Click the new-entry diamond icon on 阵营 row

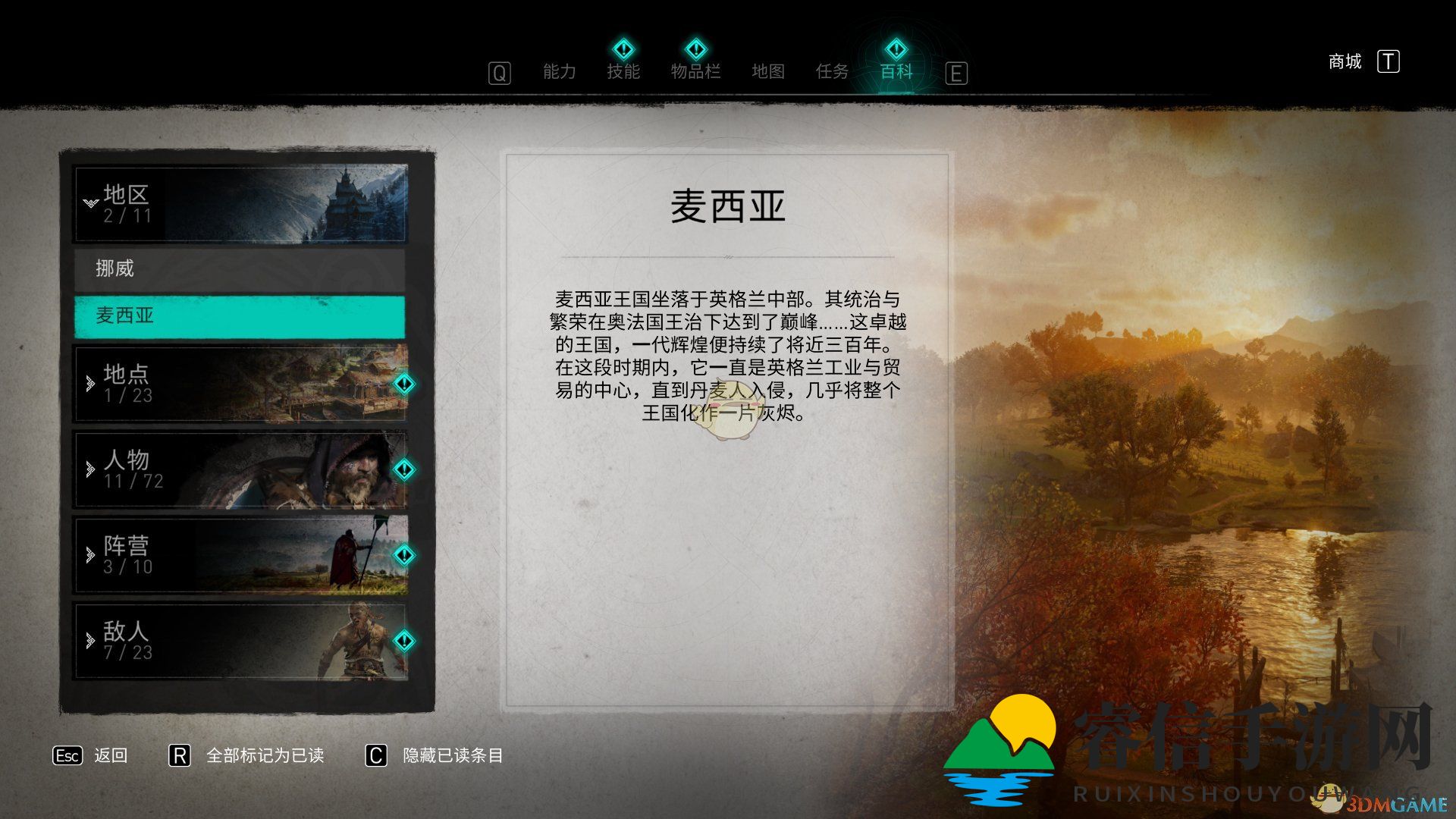[404, 557]
